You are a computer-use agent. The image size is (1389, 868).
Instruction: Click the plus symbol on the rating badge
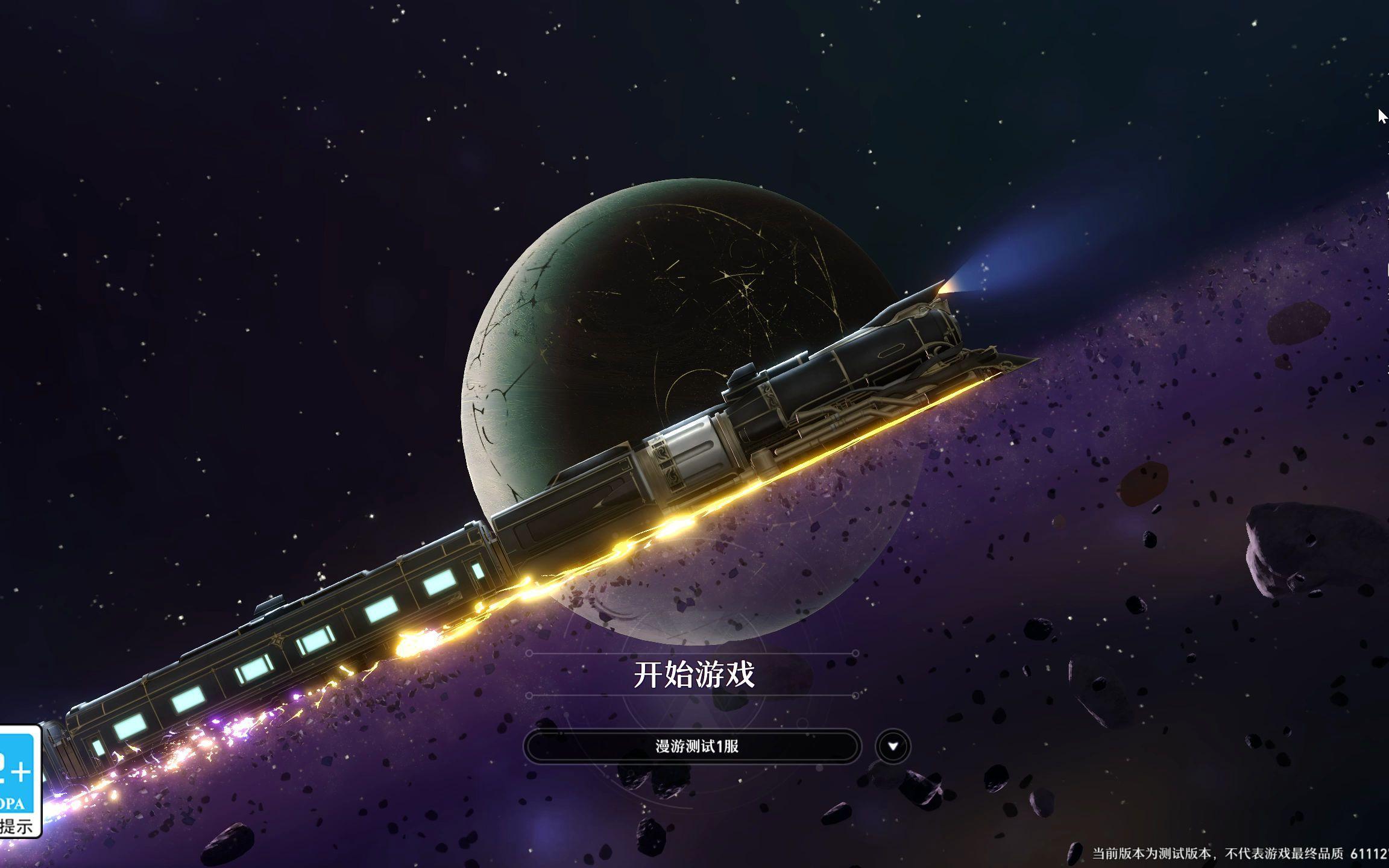coord(21,772)
